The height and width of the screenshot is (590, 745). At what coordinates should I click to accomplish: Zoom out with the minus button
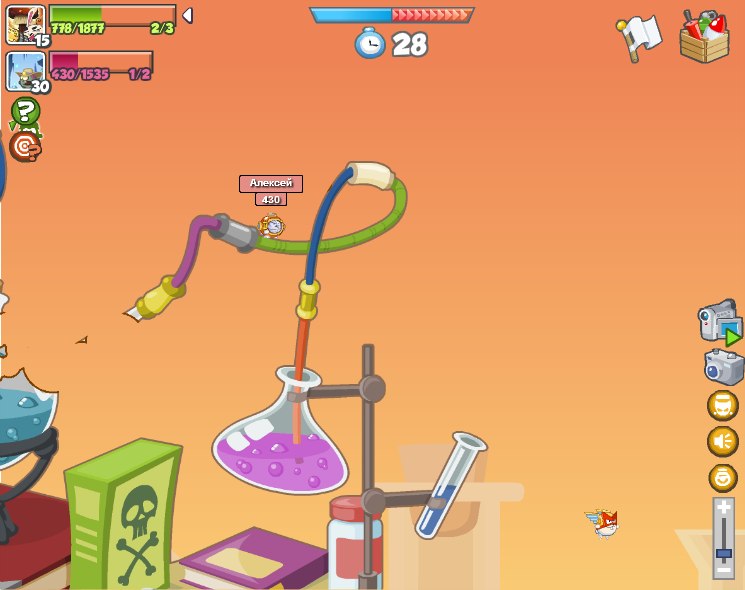coord(723,569)
